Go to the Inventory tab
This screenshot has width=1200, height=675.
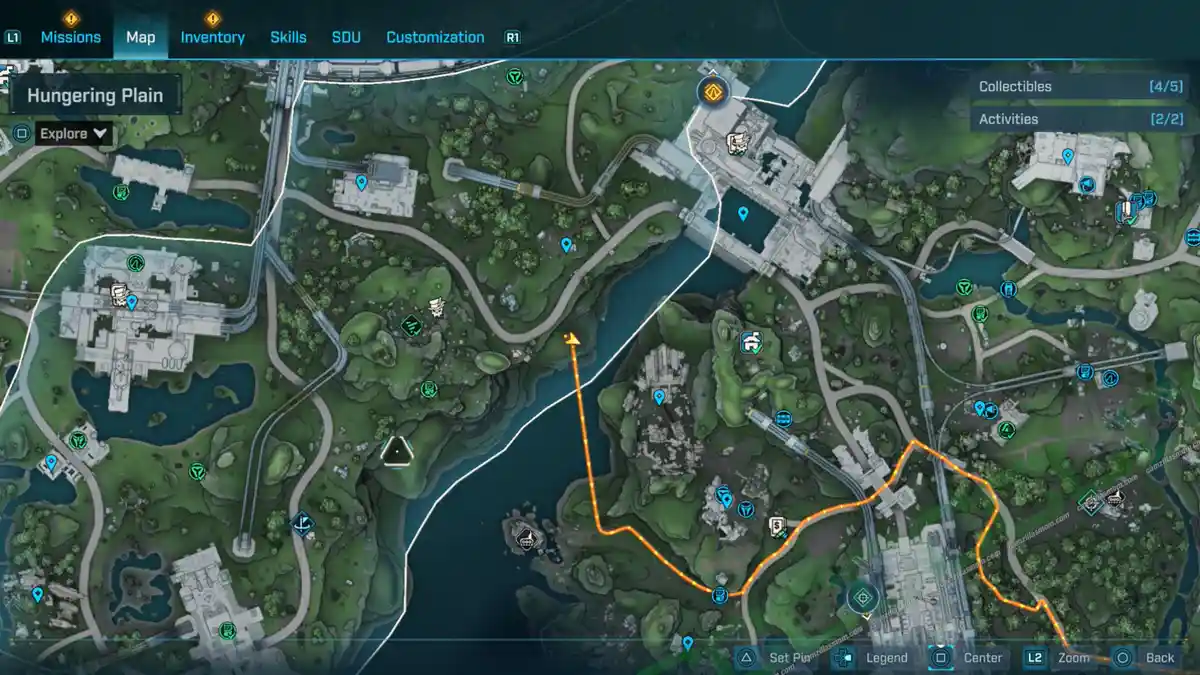[x=212, y=37]
